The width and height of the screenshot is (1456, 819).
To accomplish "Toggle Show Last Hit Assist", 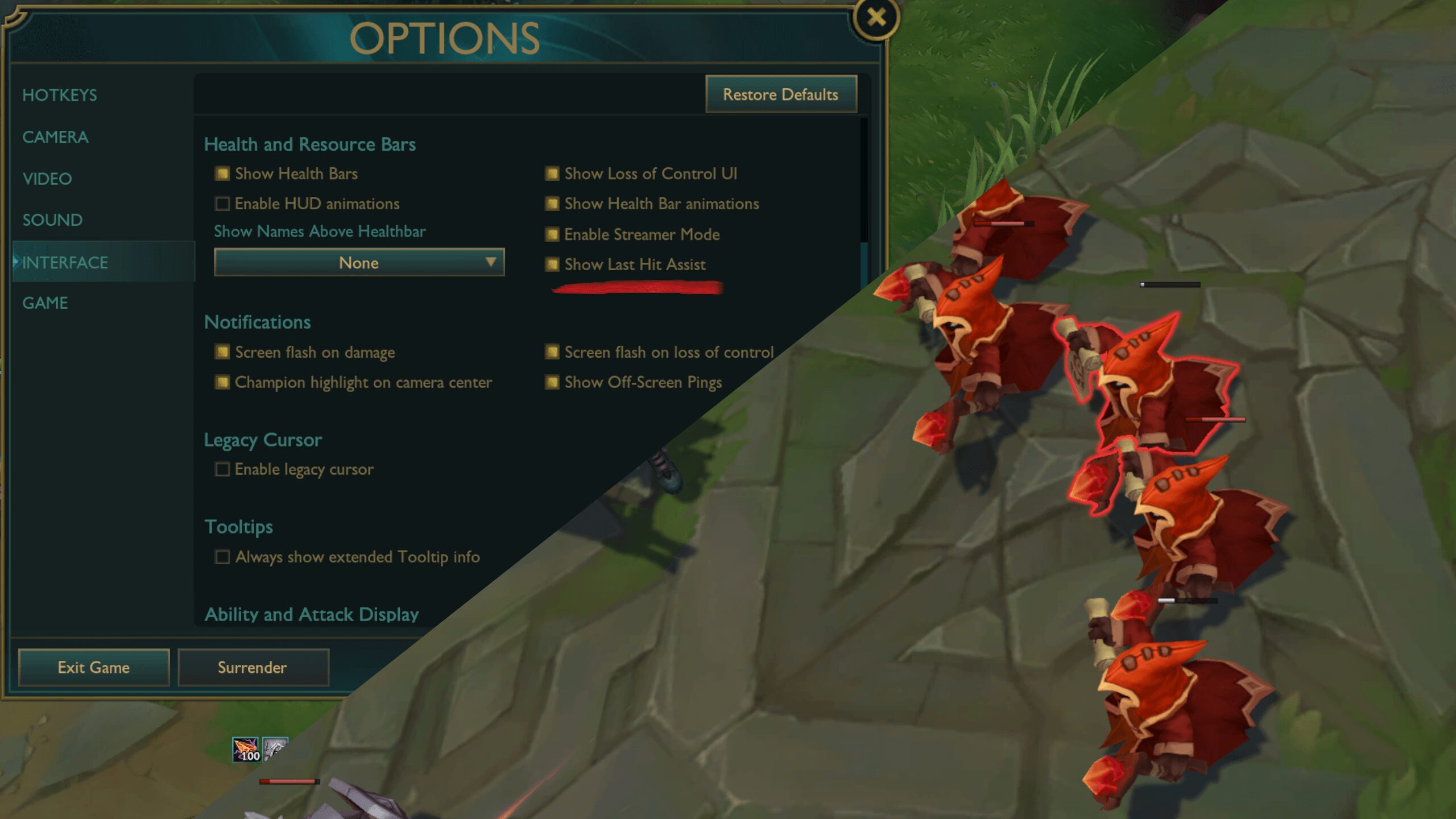I will click(x=552, y=264).
